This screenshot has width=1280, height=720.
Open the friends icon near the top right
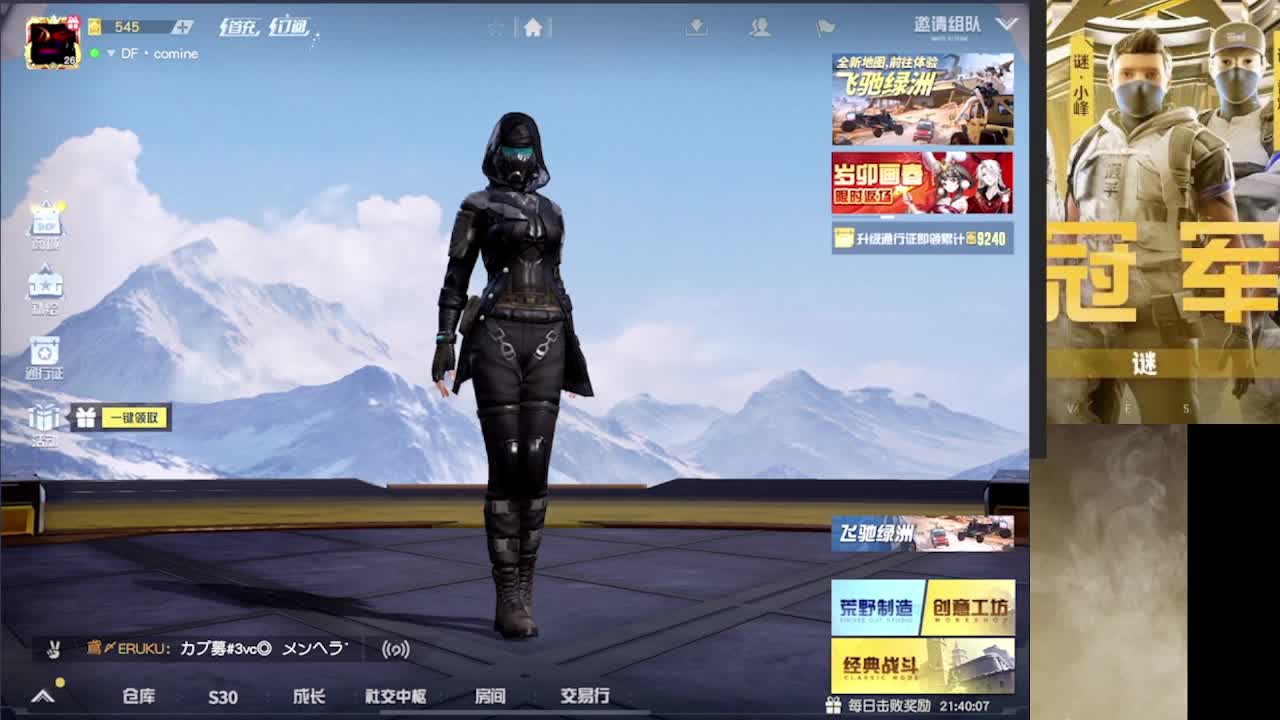[x=762, y=28]
